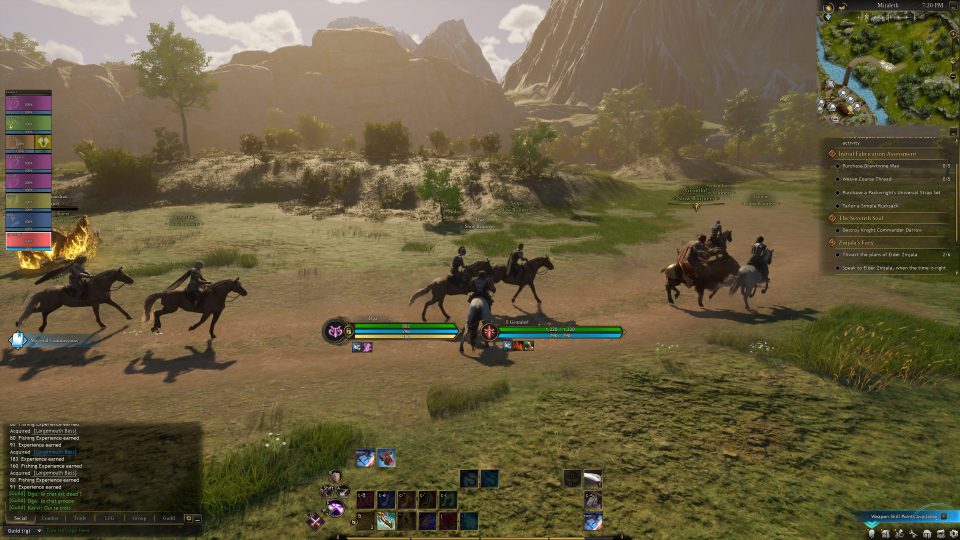
Task: Open the Group chat tab
Action: tap(139, 518)
